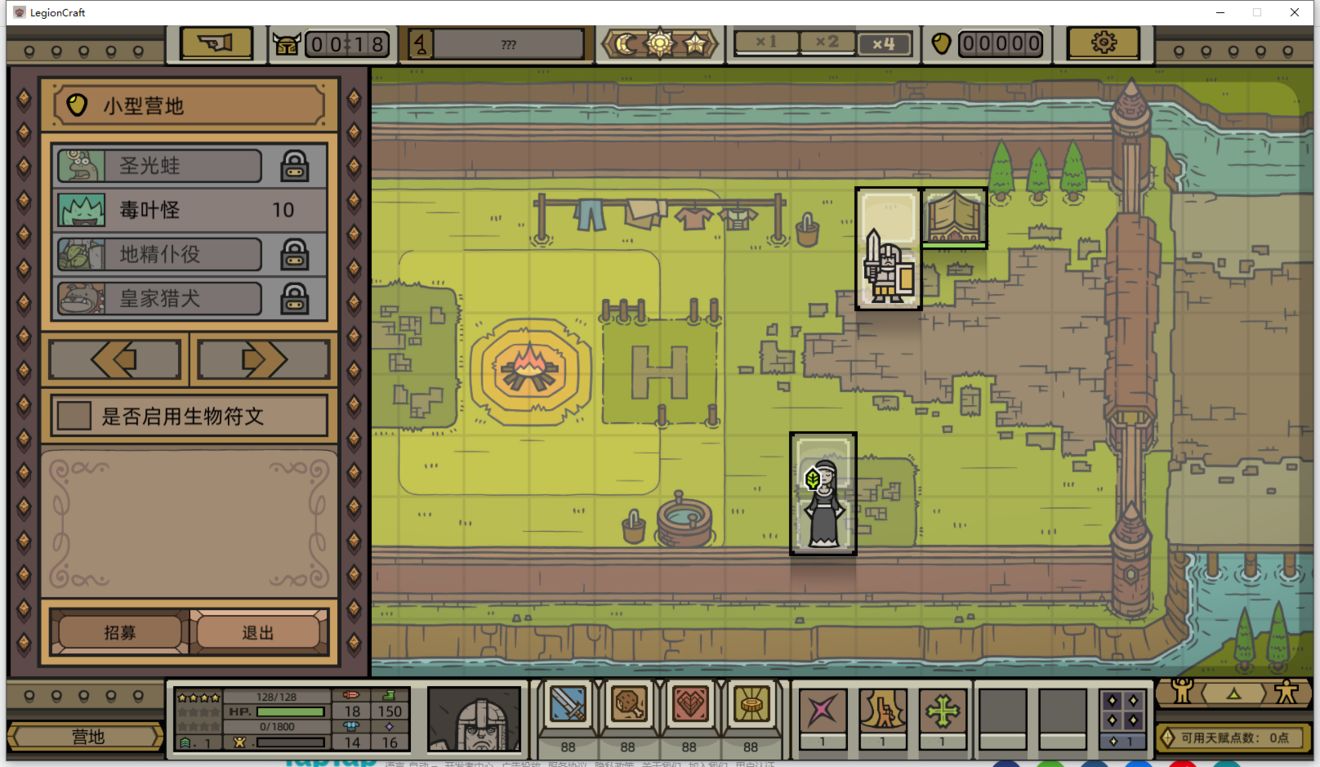This screenshot has height=767, width=1320.
Task: Set game speed to ×4
Action: click(x=883, y=43)
